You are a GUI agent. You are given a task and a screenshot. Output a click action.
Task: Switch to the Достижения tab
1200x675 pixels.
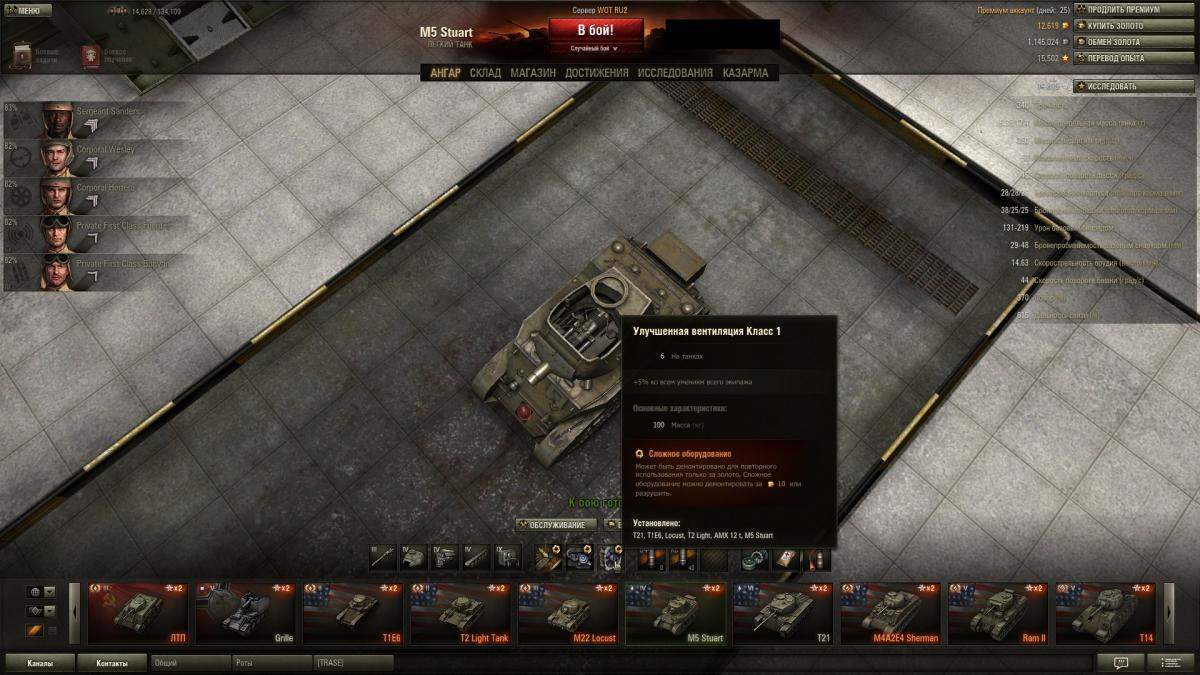[596, 73]
